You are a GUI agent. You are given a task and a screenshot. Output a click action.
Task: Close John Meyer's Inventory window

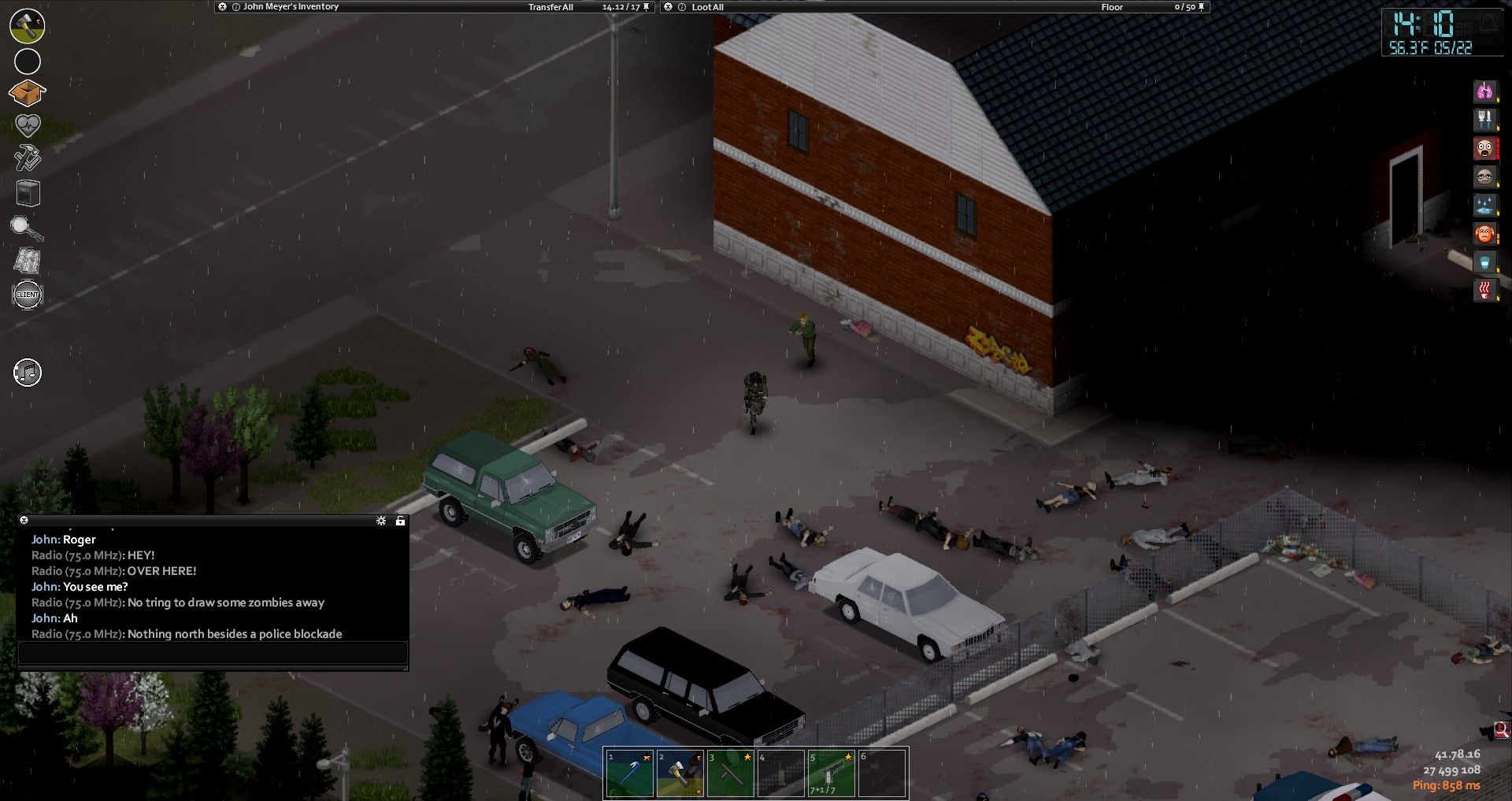coord(223,6)
